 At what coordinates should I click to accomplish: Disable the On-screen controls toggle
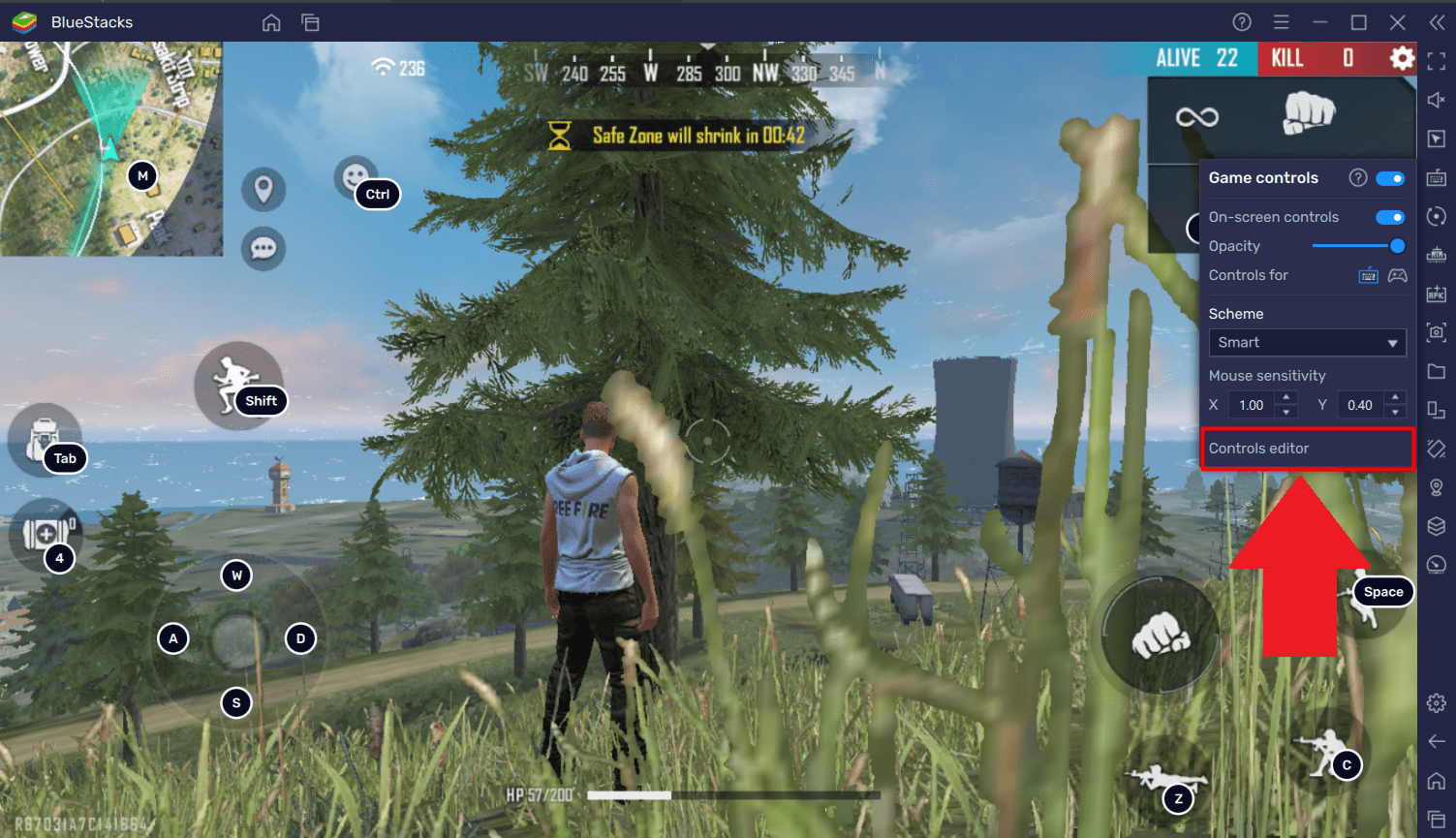coord(1389,217)
